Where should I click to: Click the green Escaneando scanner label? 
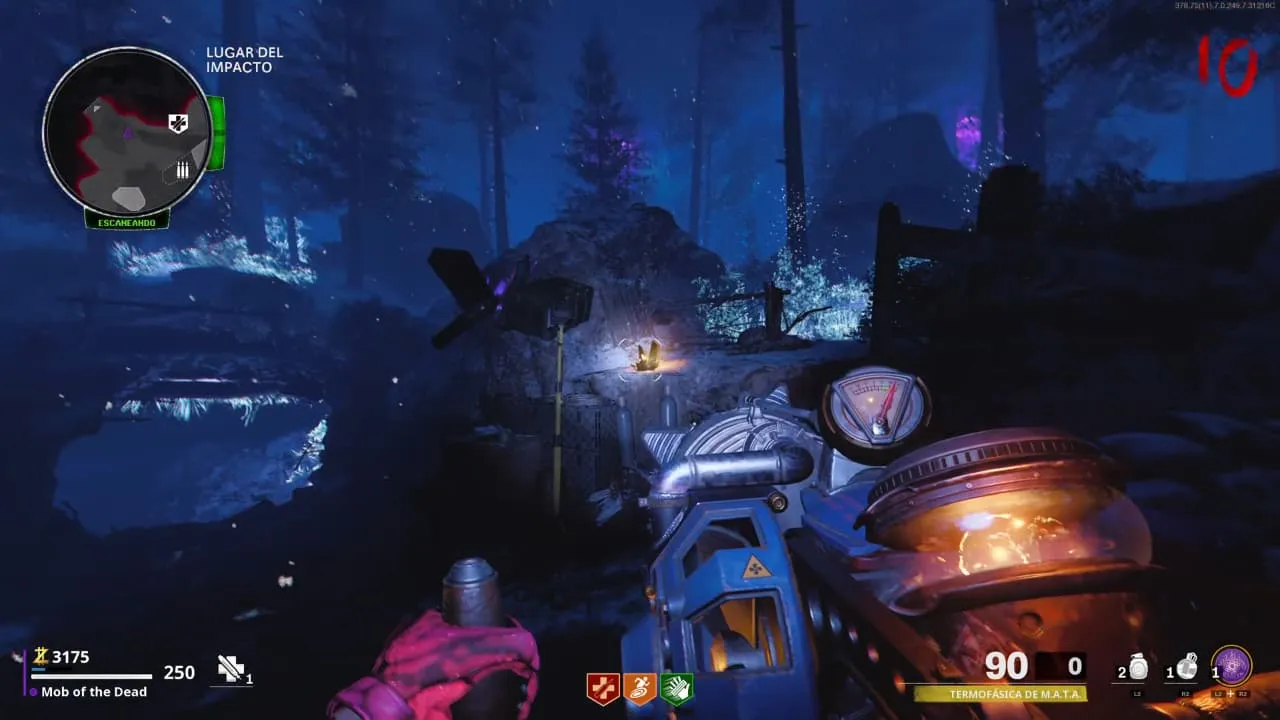click(x=126, y=222)
